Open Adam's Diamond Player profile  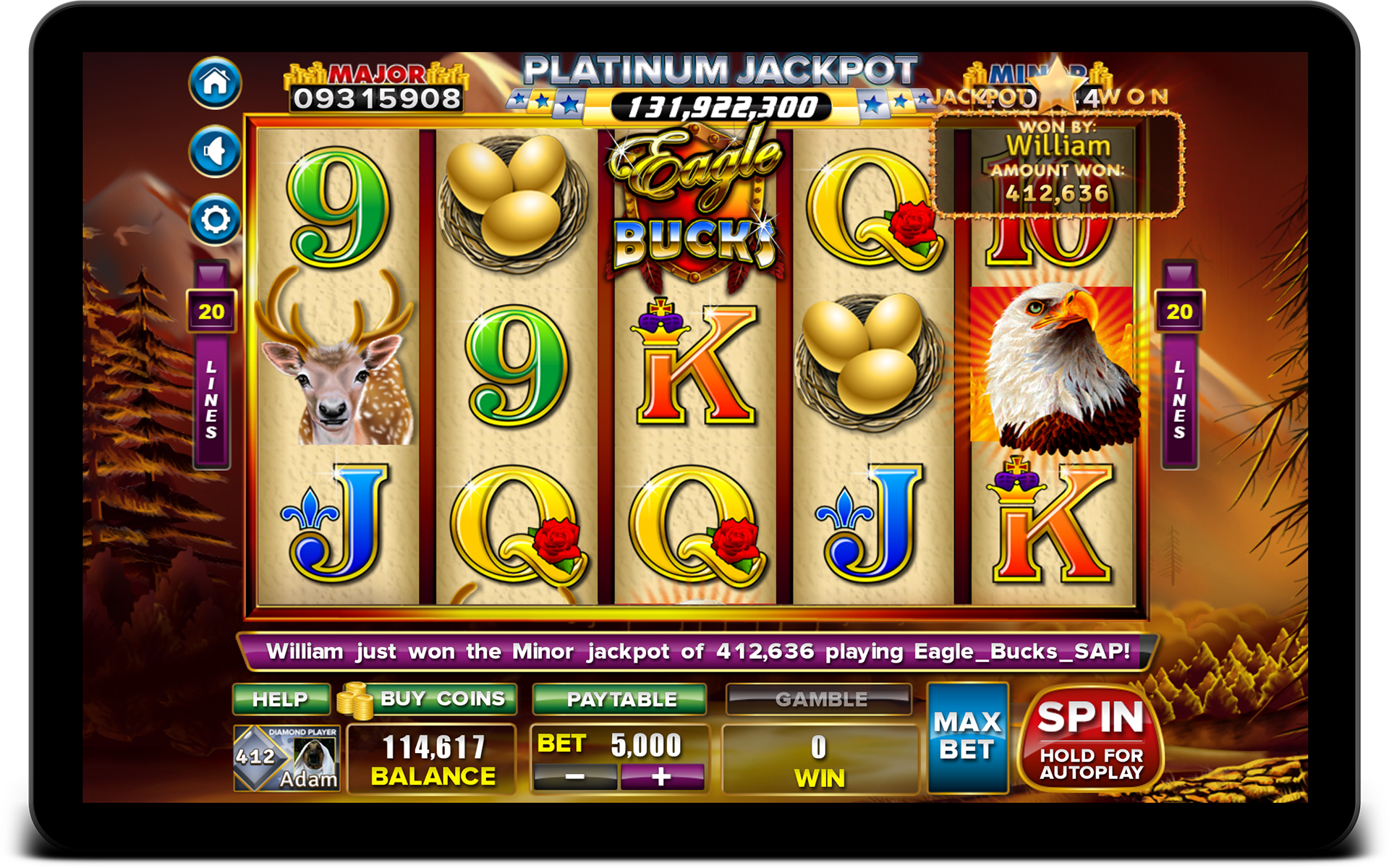(286, 759)
